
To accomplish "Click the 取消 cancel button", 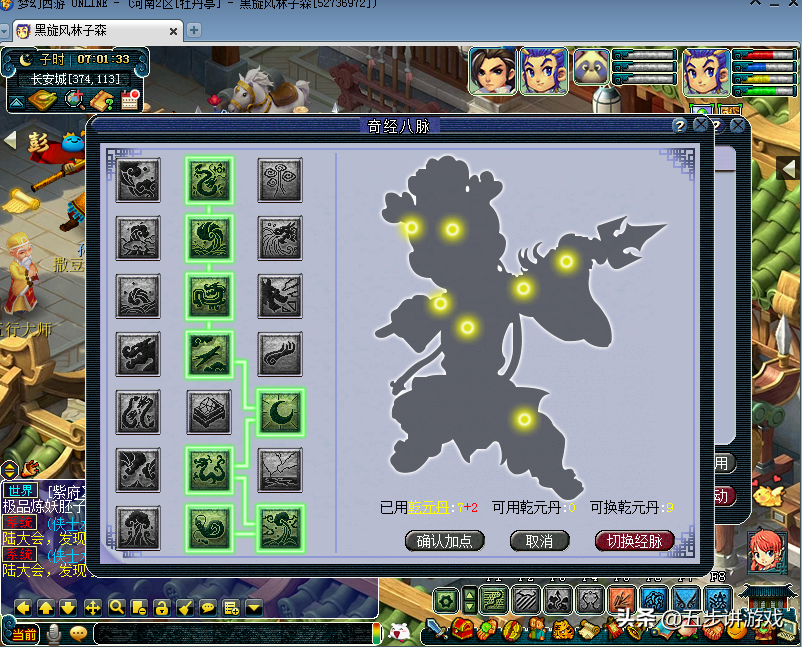I will [539, 541].
